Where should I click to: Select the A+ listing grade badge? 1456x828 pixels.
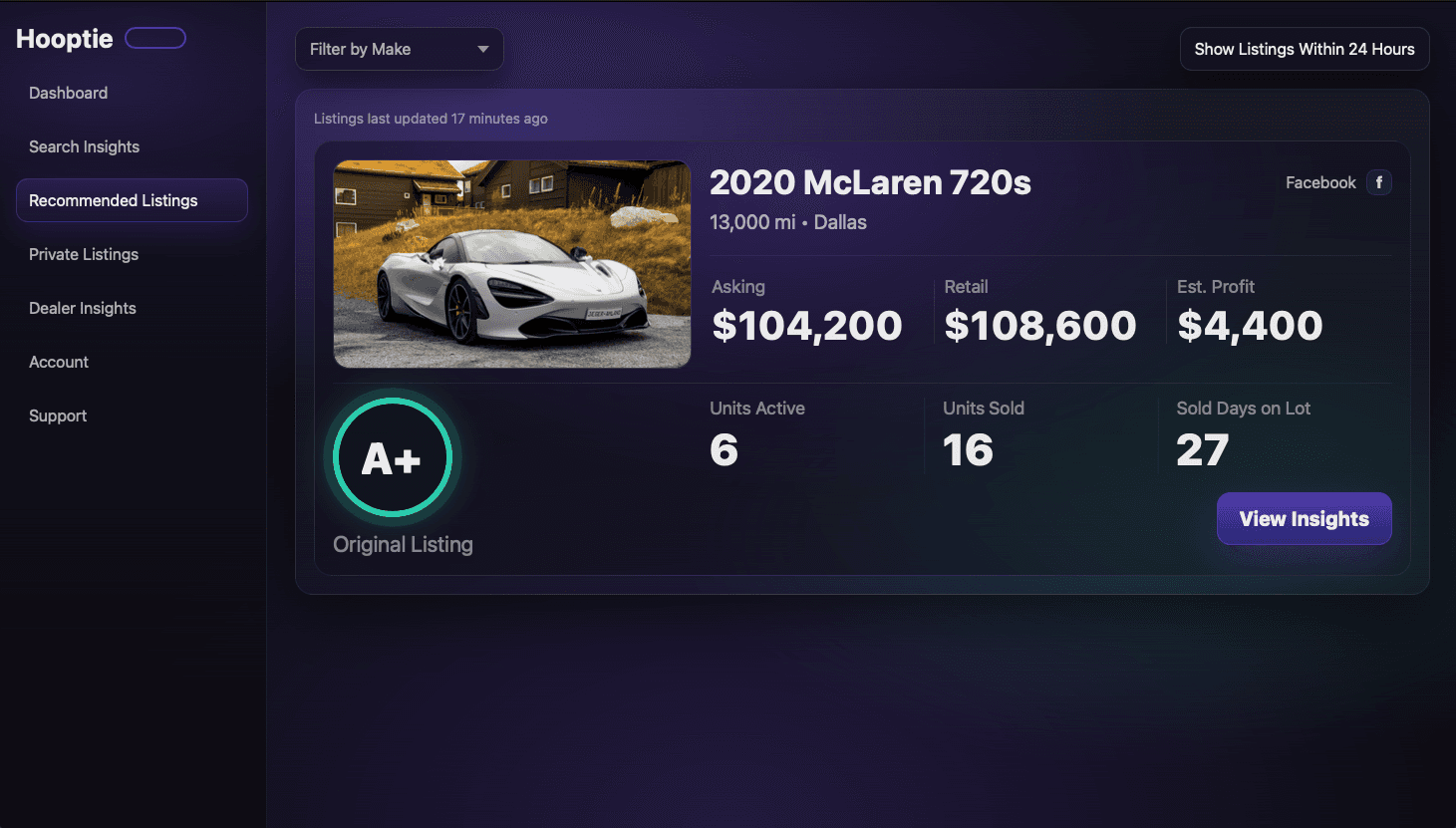click(x=392, y=457)
